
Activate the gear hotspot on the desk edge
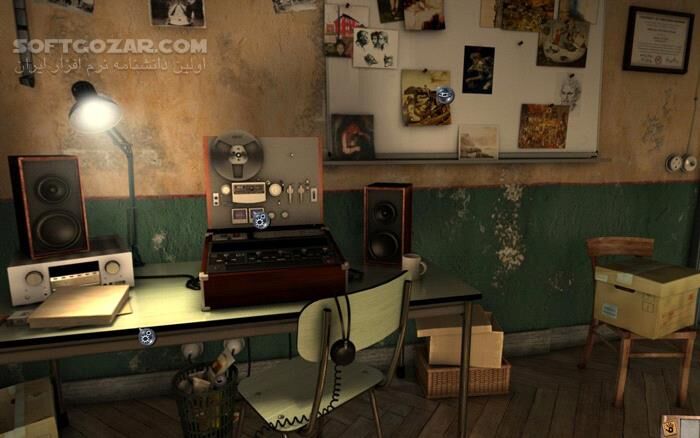tap(147, 336)
